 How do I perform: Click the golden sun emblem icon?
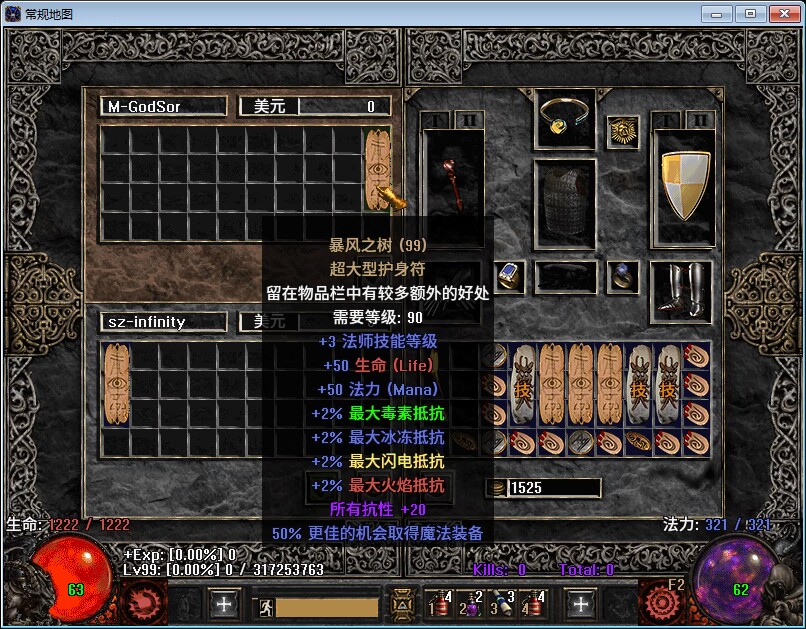click(x=623, y=132)
